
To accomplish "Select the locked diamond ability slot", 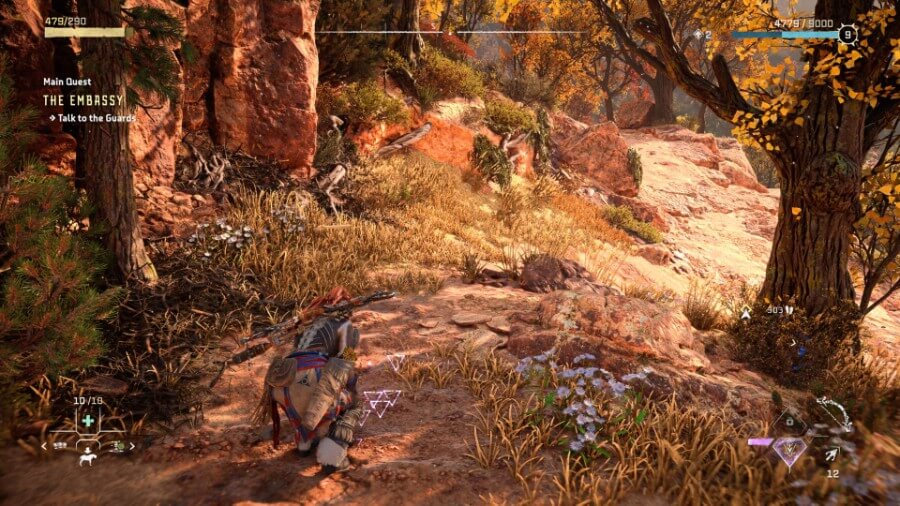I will (x=789, y=421).
